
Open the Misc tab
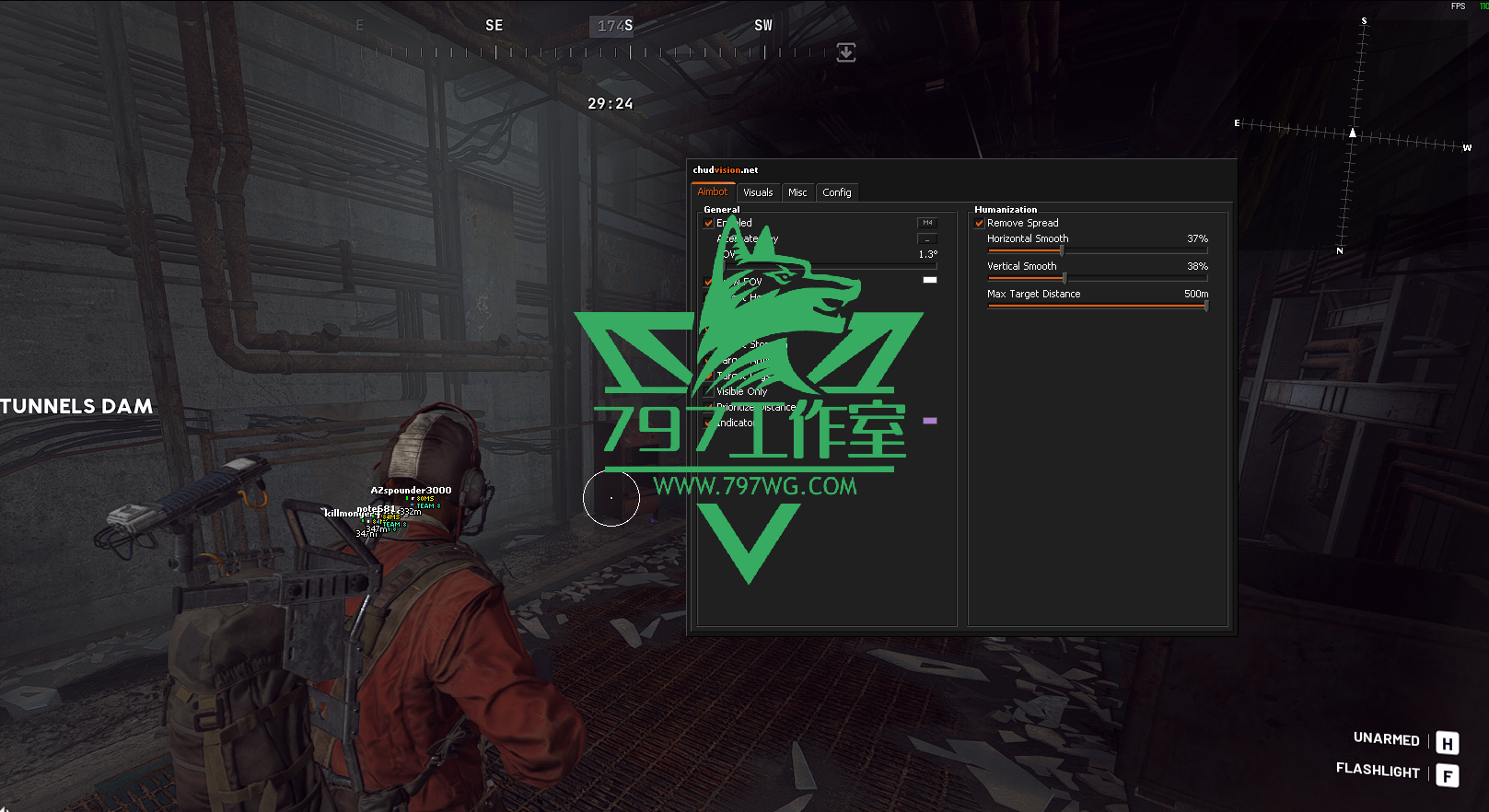click(797, 192)
